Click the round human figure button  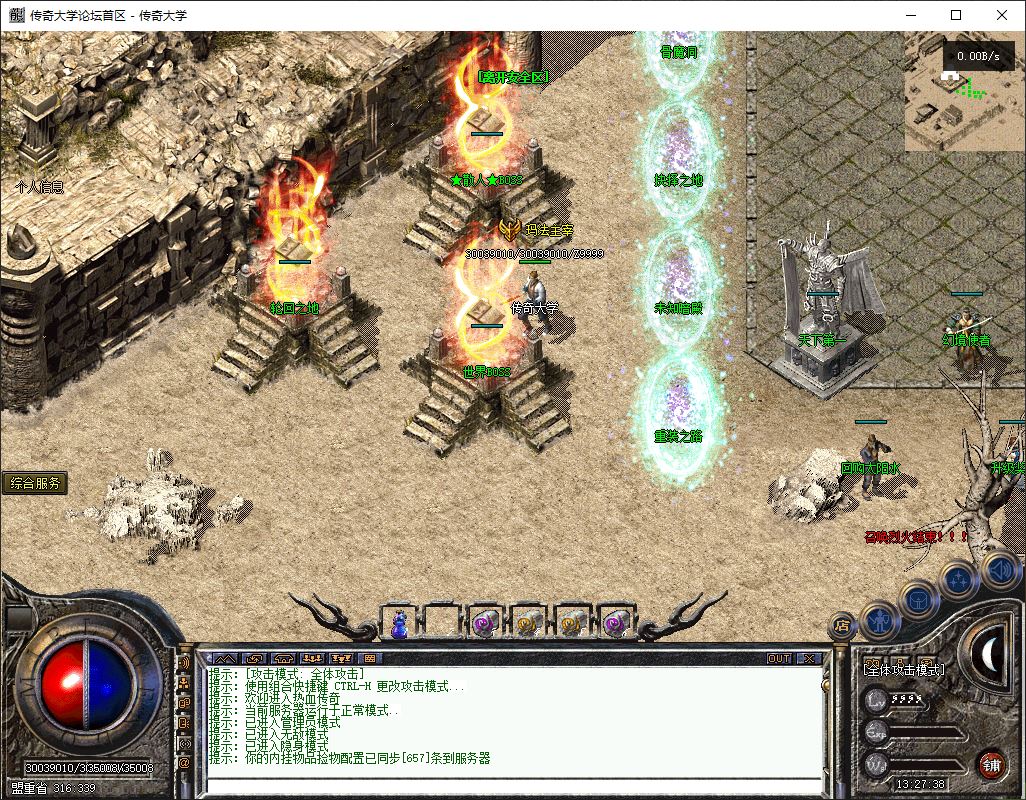click(x=879, y=621)
